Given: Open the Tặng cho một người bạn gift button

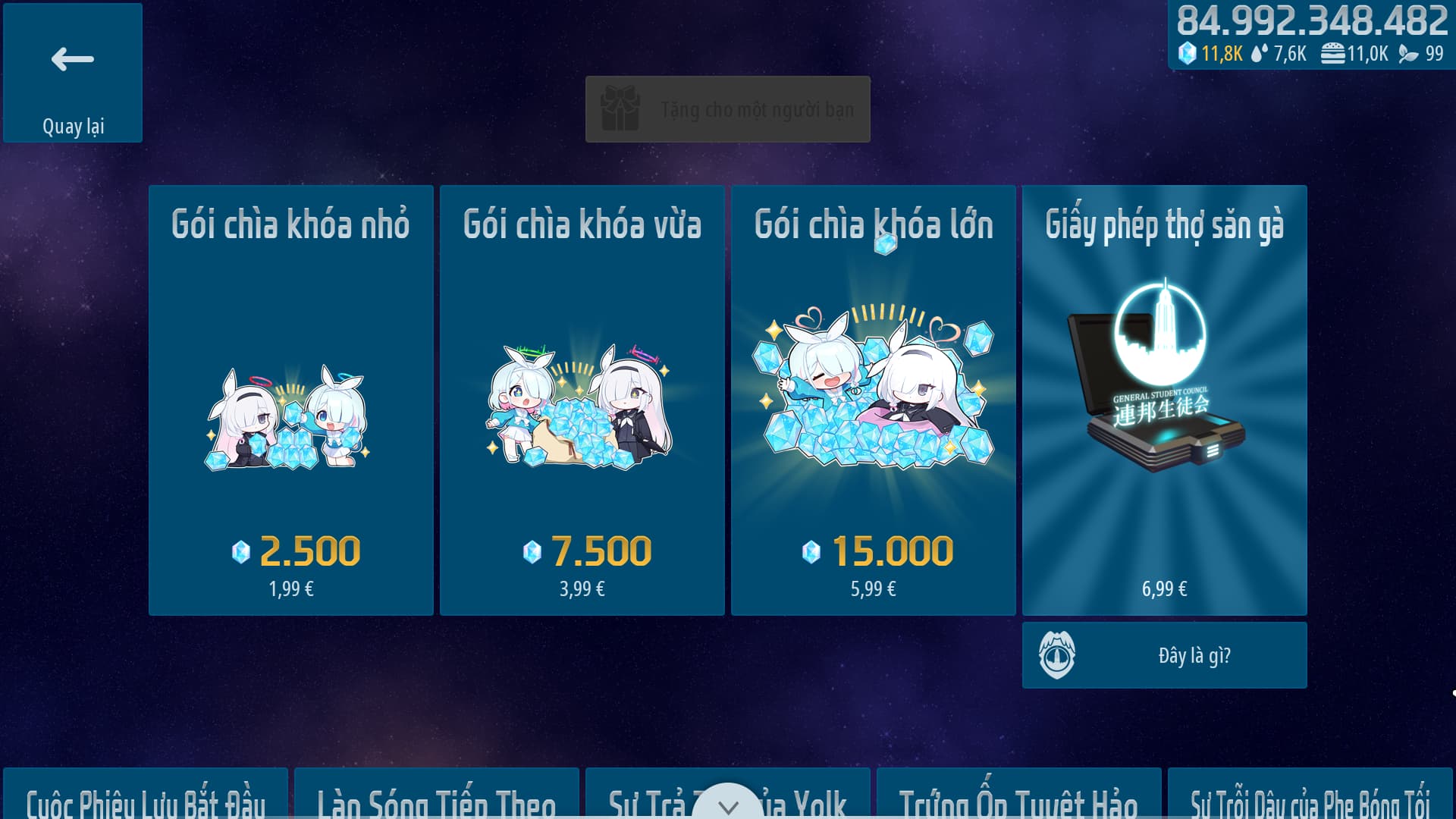Looking at the screenshot, I should tap(727, 109).
